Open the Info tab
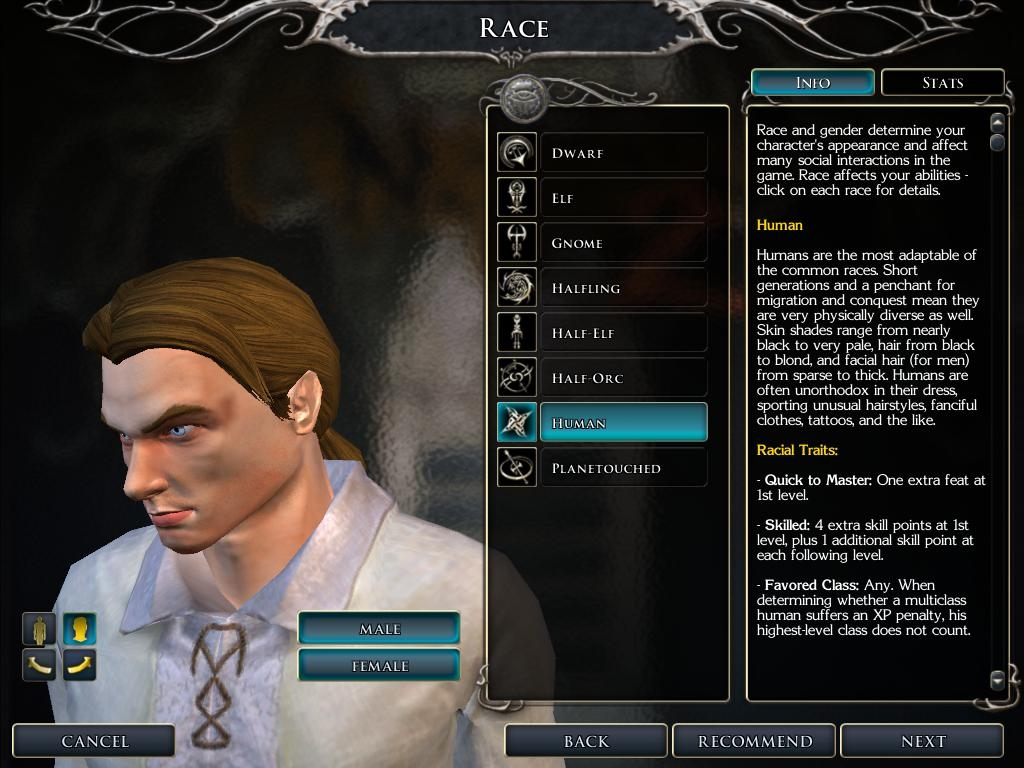The image size is (1024, 768). coord(812,82)
